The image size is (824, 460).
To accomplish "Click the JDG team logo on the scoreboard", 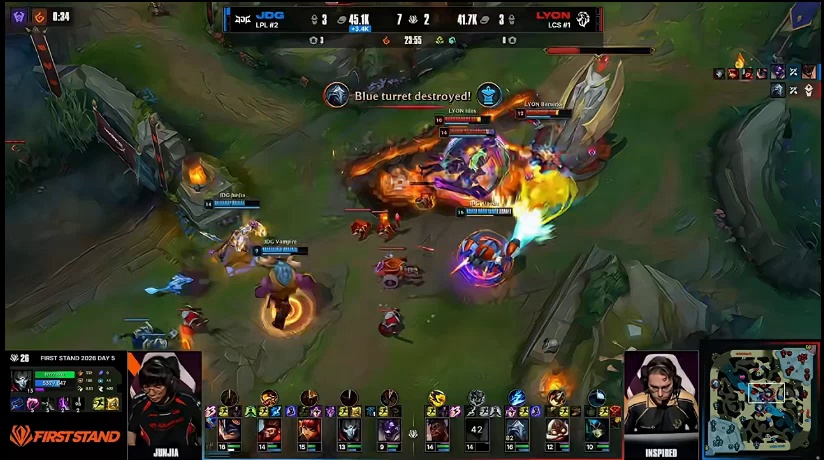I will [242, 19].
